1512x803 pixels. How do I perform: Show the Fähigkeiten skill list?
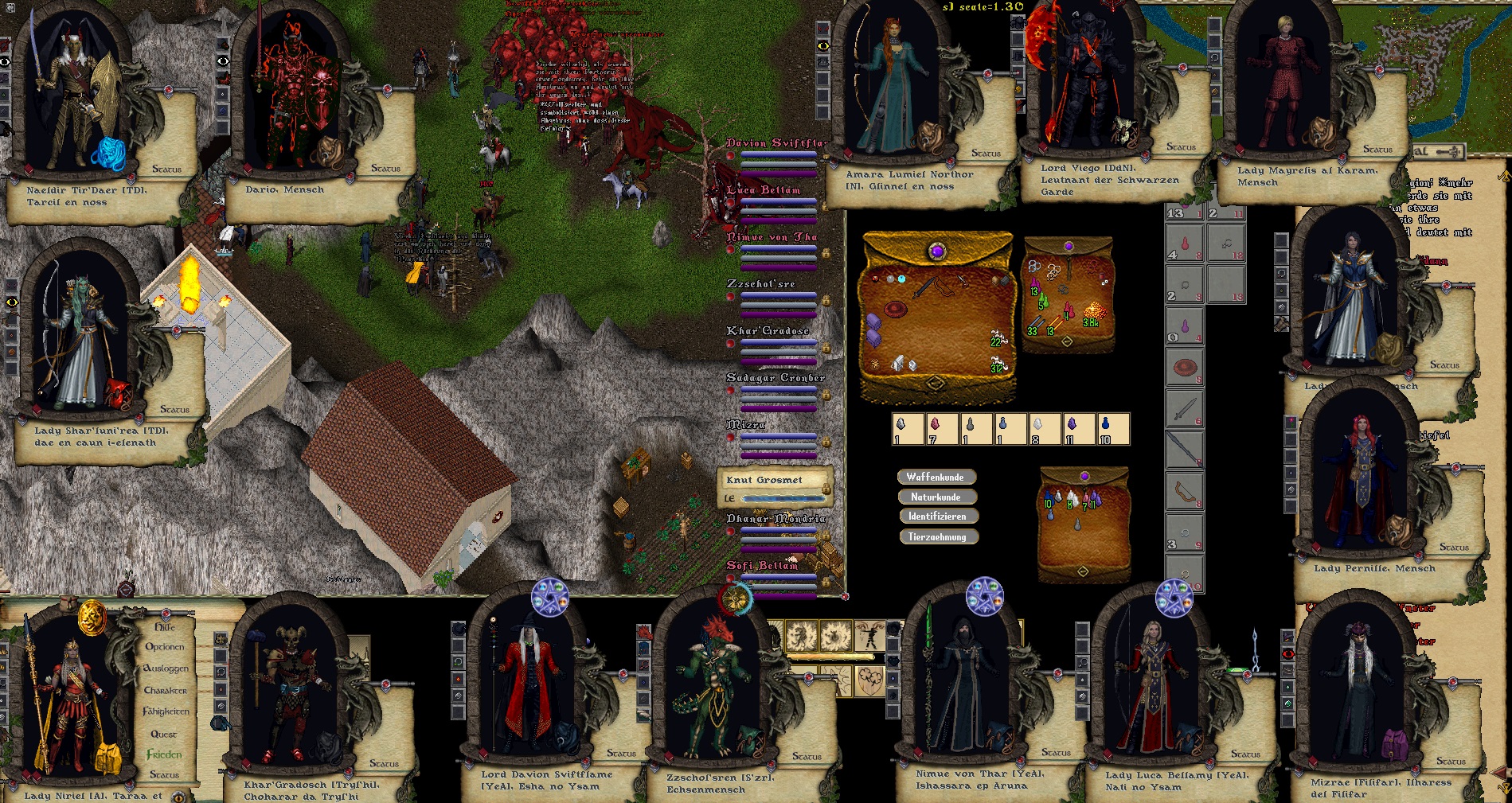point(166,711)
